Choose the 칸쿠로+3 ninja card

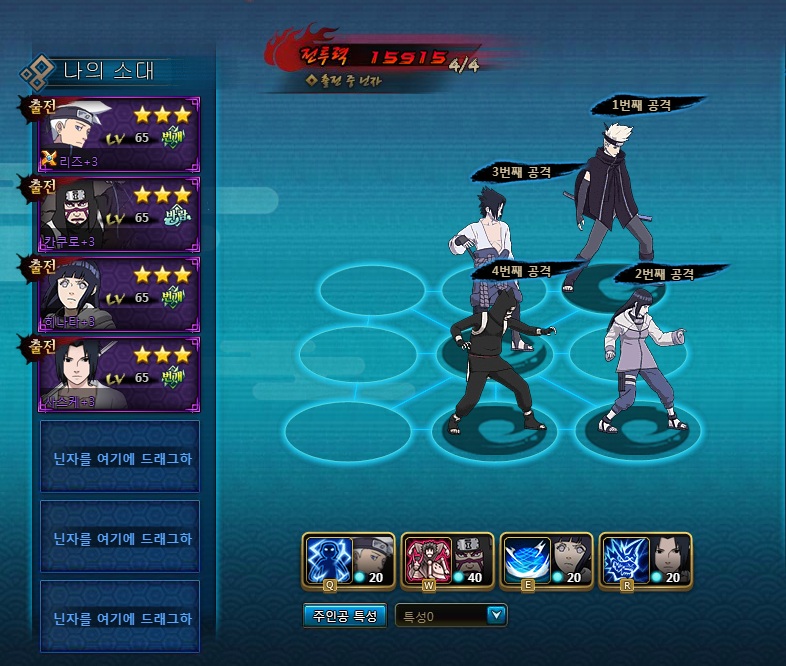pyautogui.click(x=119, y=213)
